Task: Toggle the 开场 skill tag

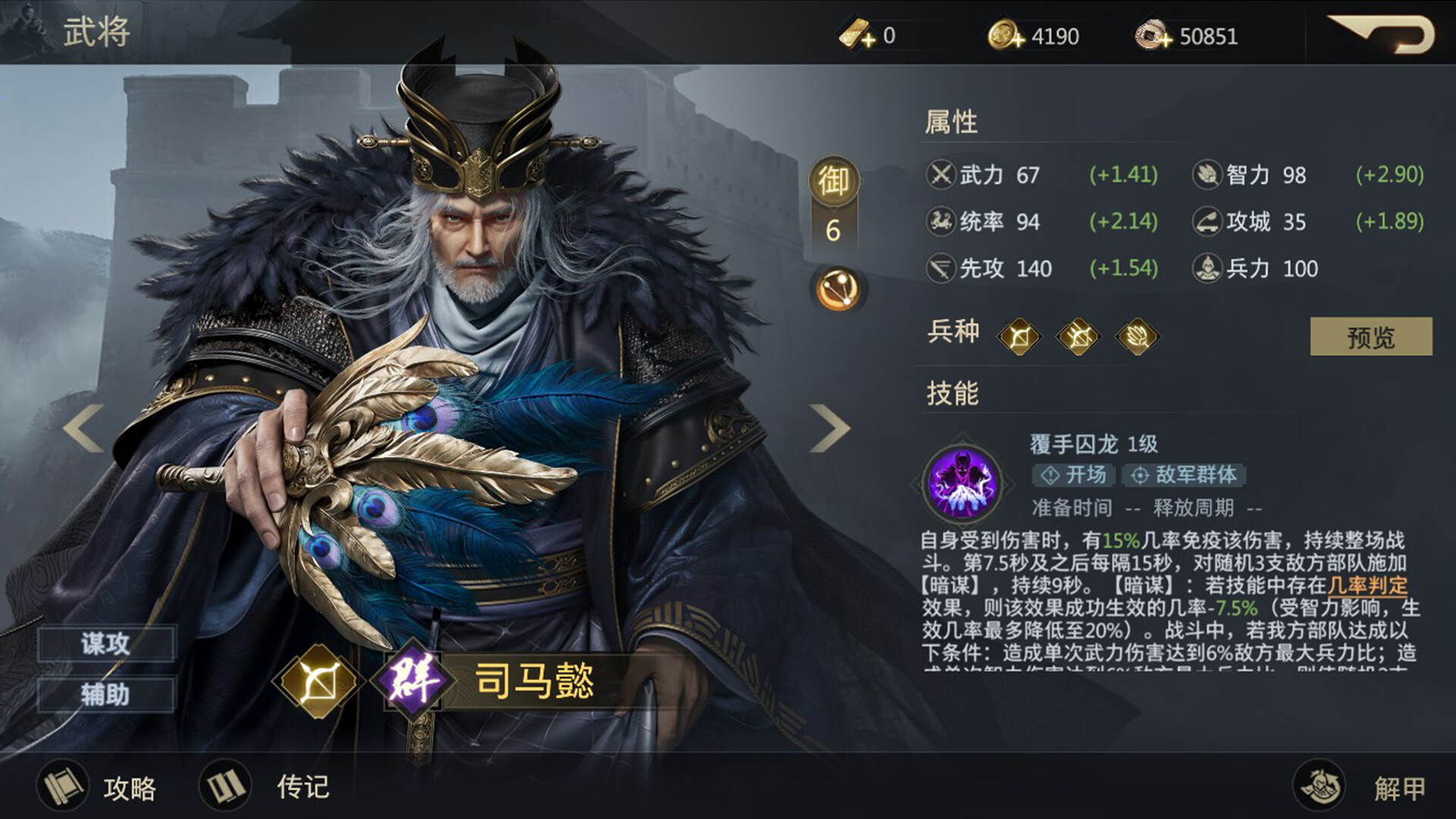Action: (x=1073, y=475)
